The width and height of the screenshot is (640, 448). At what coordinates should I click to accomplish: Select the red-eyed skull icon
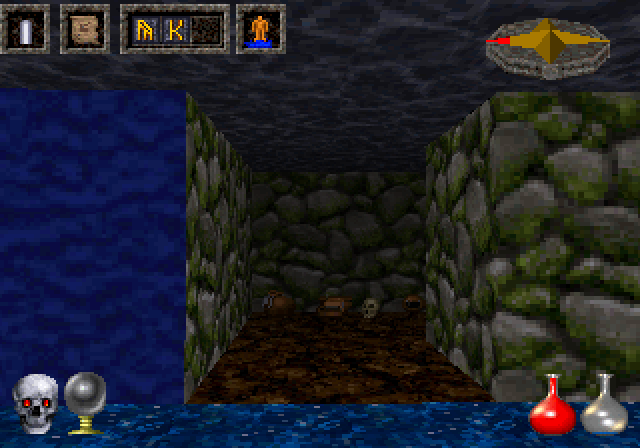point(34,405)
